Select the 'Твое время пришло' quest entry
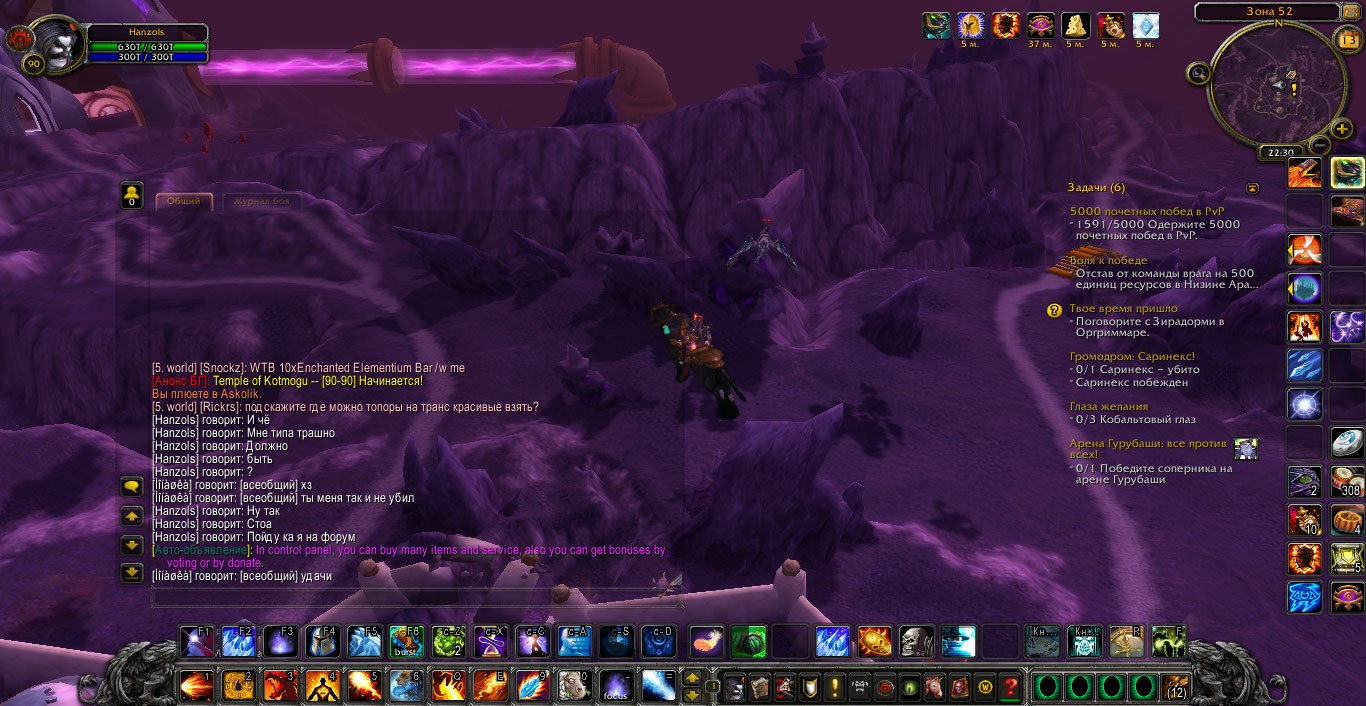 coord(1123,309)
